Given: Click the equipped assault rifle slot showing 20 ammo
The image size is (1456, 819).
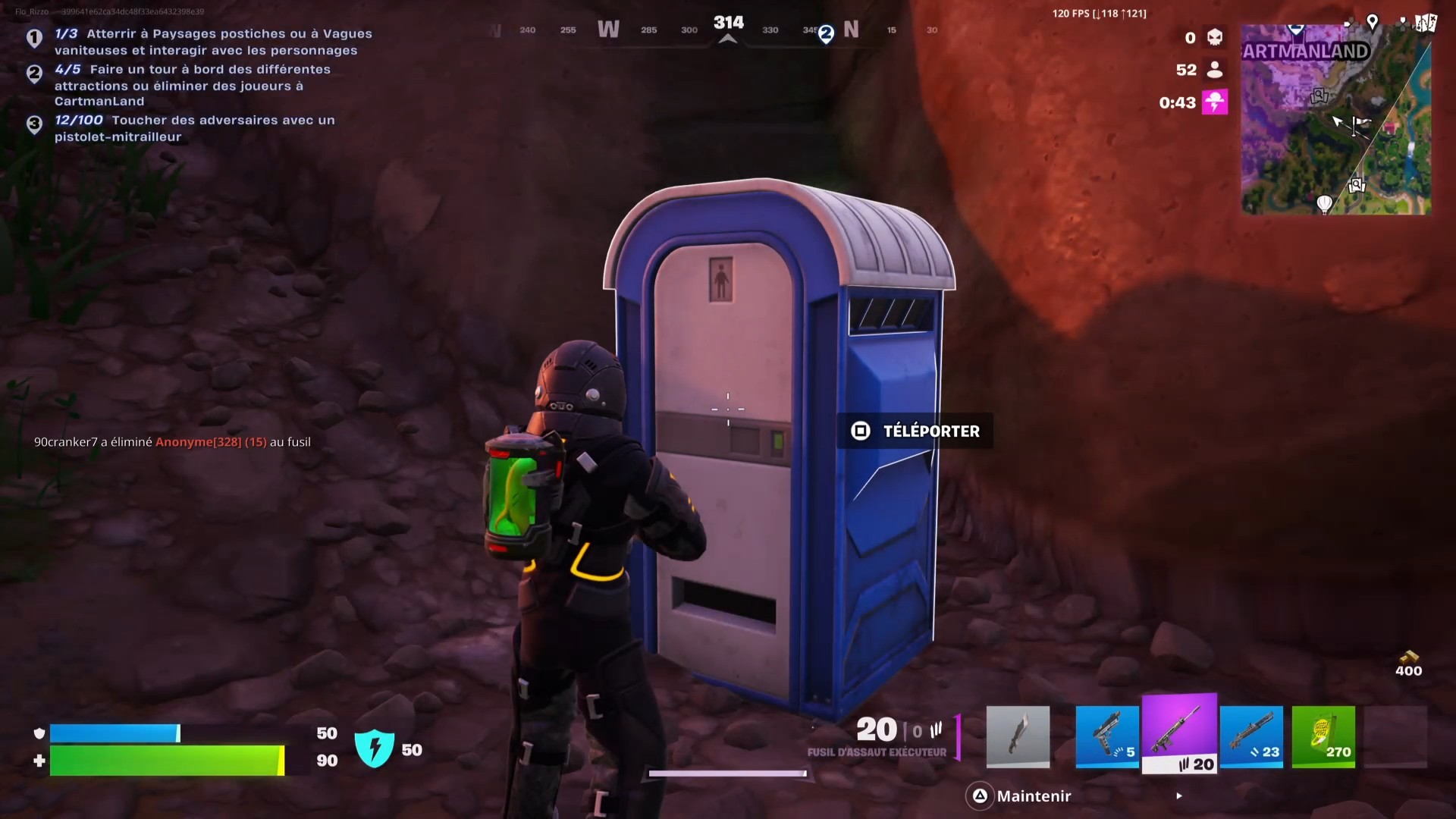Looking at the screenshot, I should (x=1179, y=736).
